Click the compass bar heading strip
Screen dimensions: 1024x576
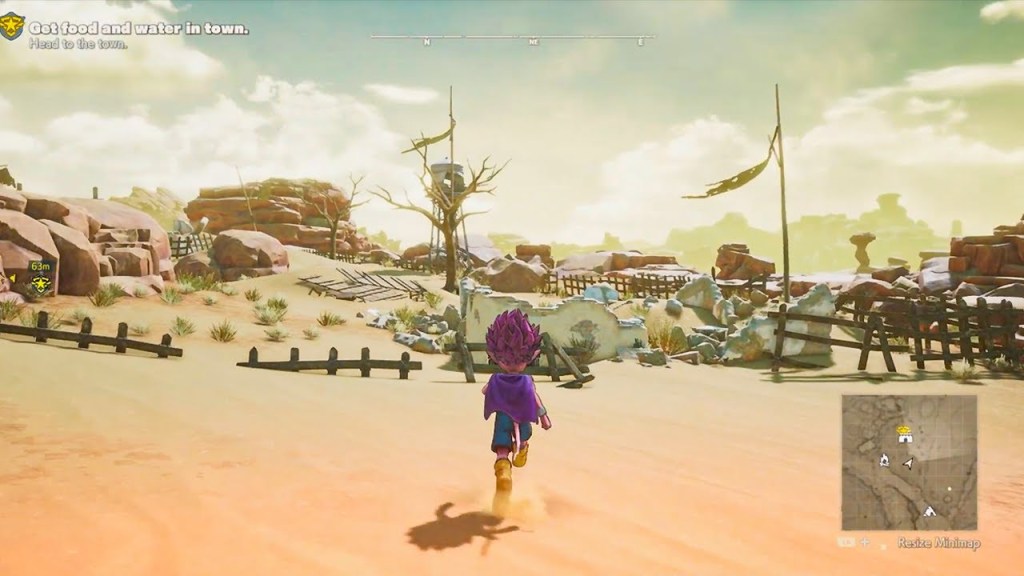coord(512,40)
